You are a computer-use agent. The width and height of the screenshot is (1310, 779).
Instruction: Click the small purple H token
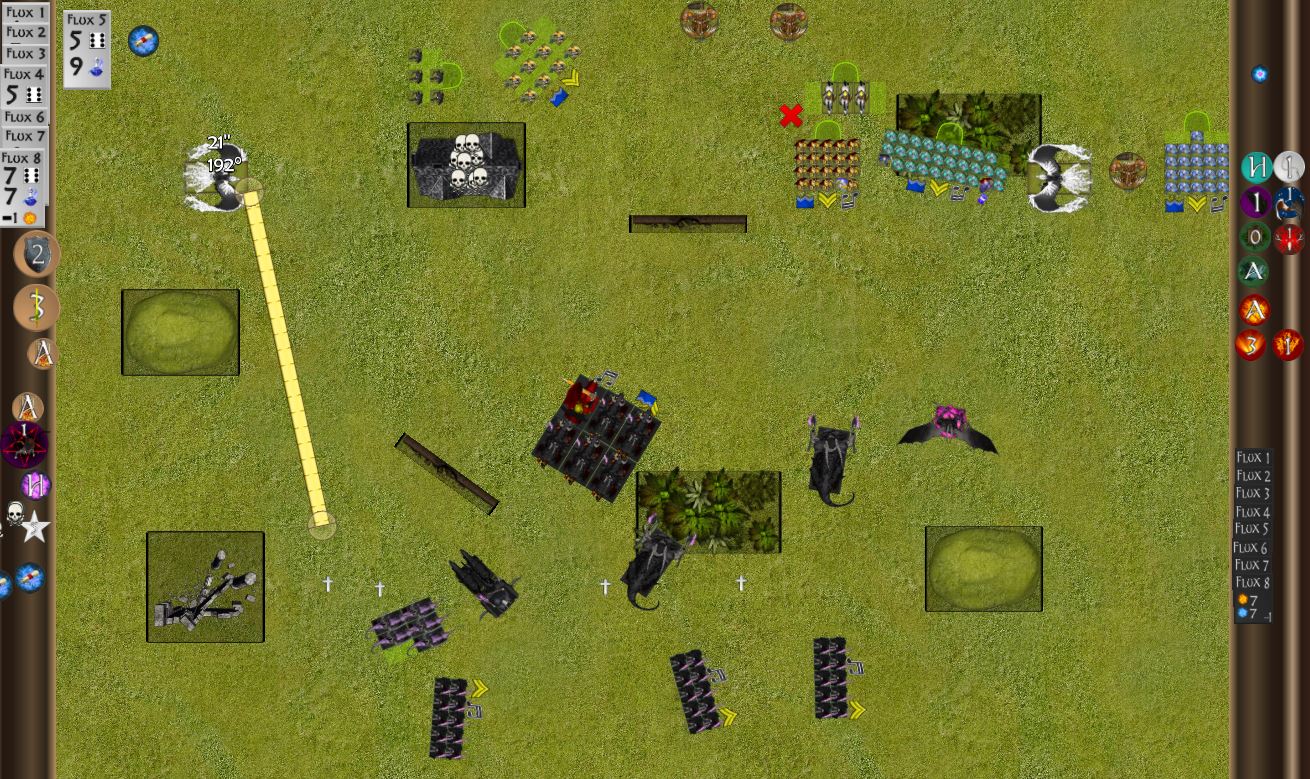click(x=36, y=486)
